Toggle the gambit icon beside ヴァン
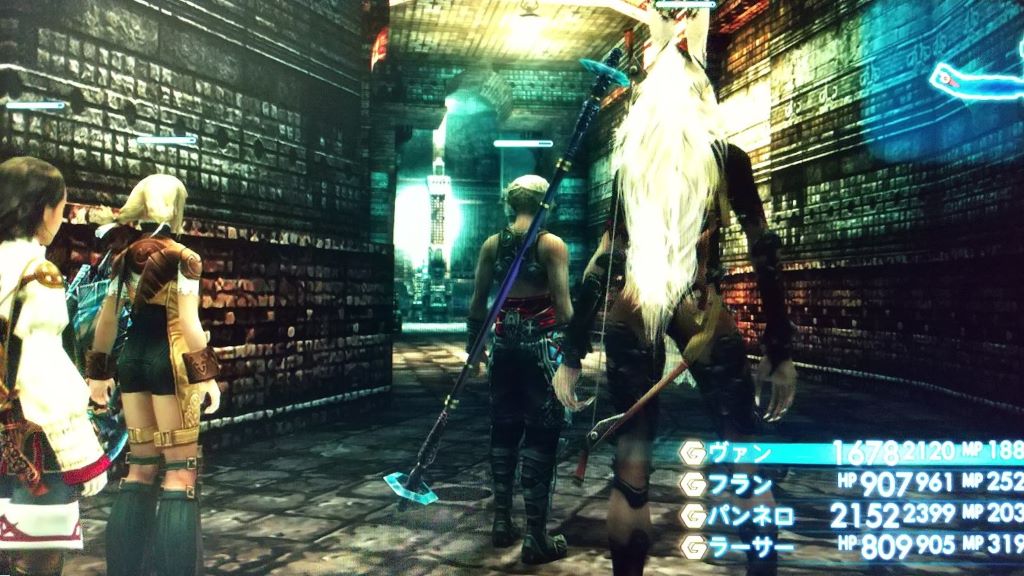The height and width of the screenshot is (576, 1024). pos(691,453)
